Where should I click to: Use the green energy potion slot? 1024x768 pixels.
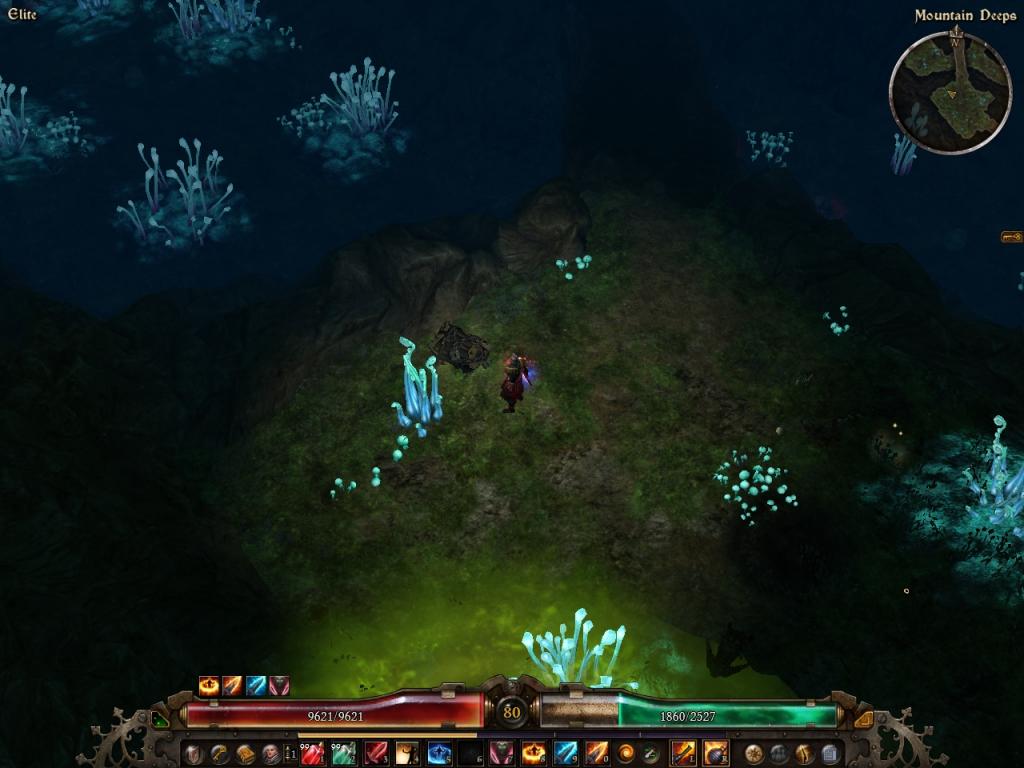tap(343, 753)
